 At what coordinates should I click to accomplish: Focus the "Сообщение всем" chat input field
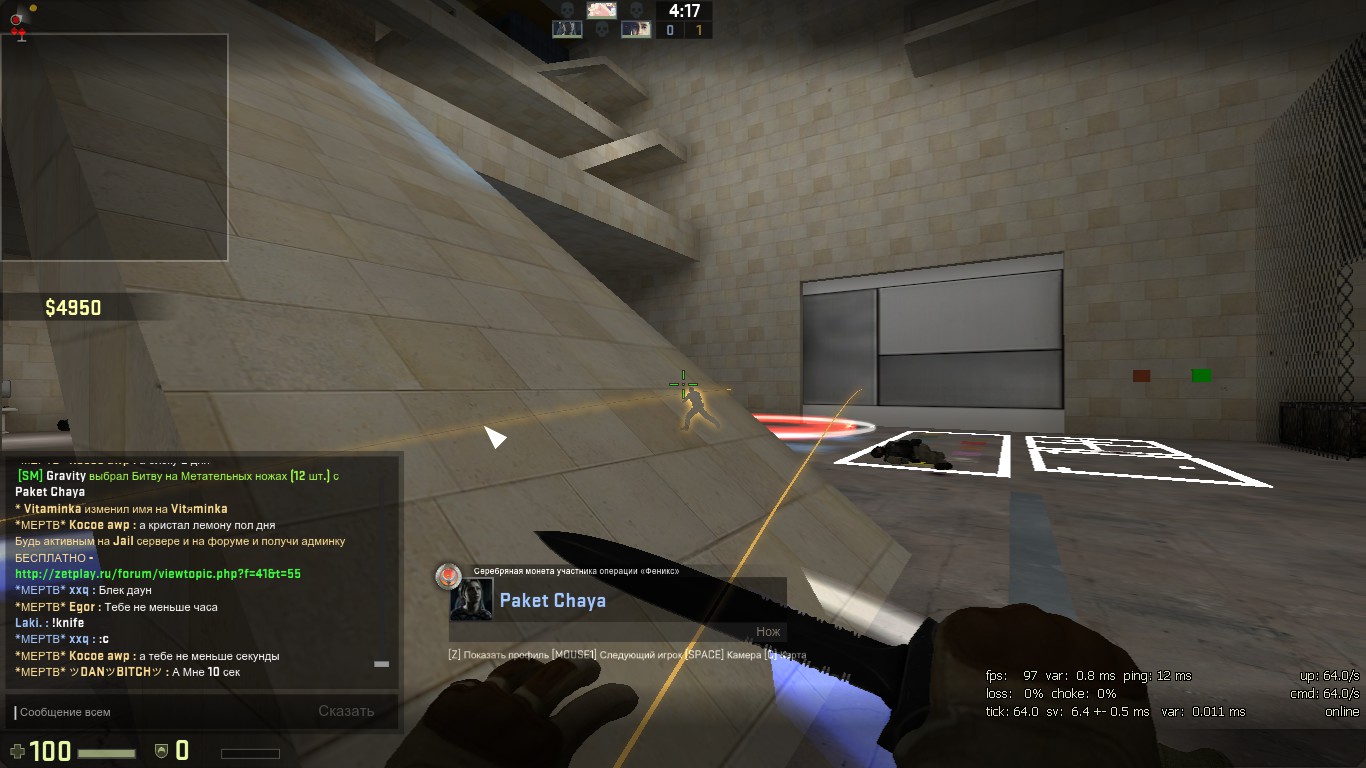click(150, 712)
